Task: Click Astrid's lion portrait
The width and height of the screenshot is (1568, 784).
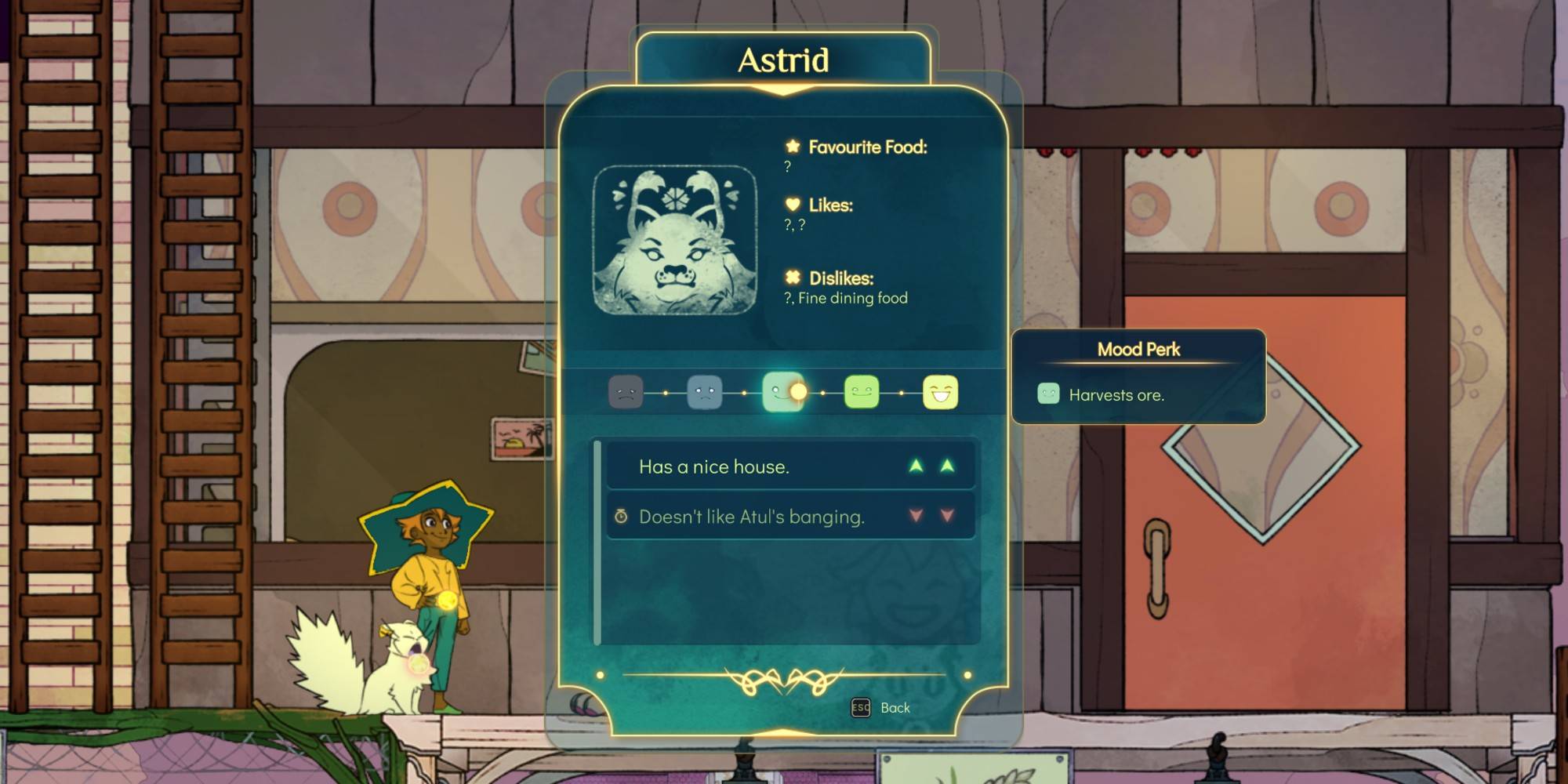Action: point(675,240)
